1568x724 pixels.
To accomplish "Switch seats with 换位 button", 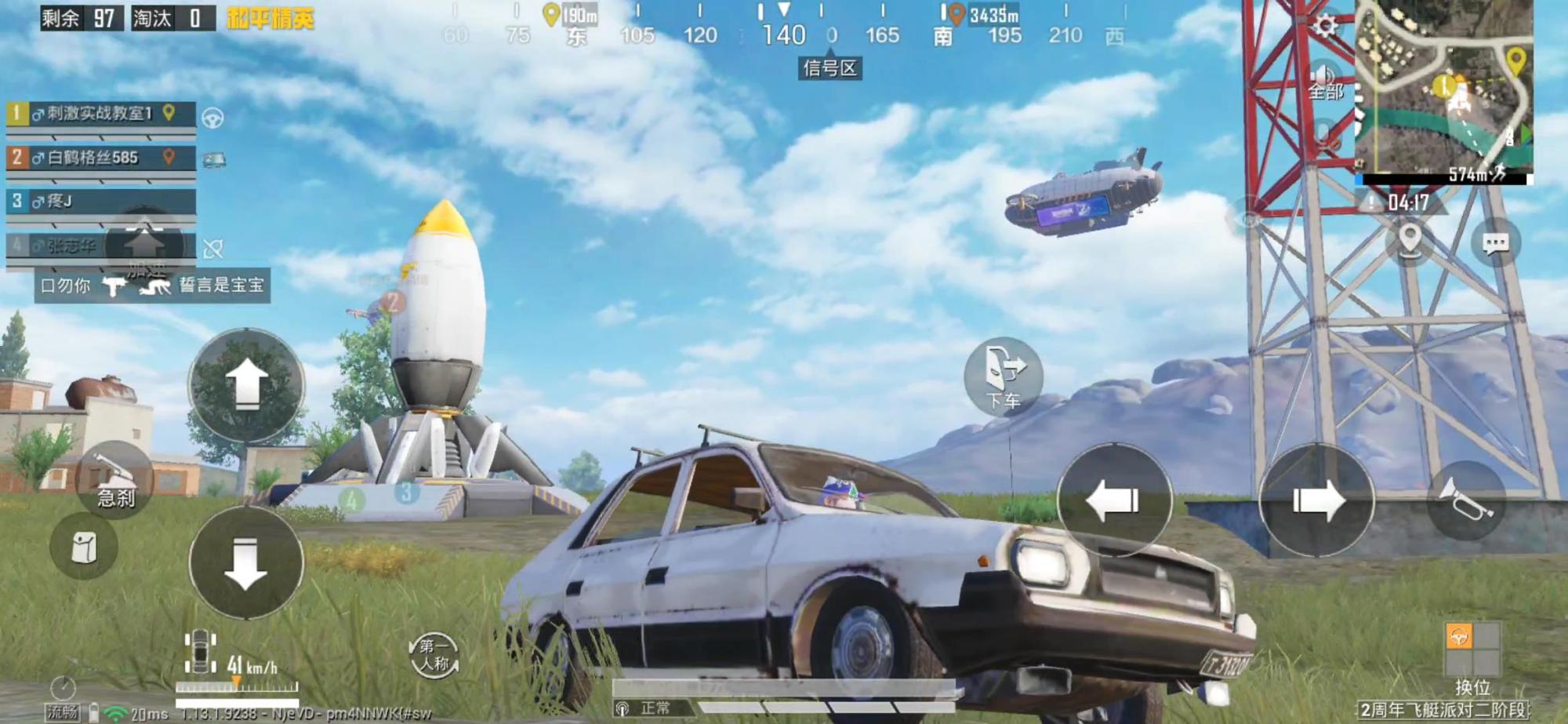I will tap(1472, 657).
